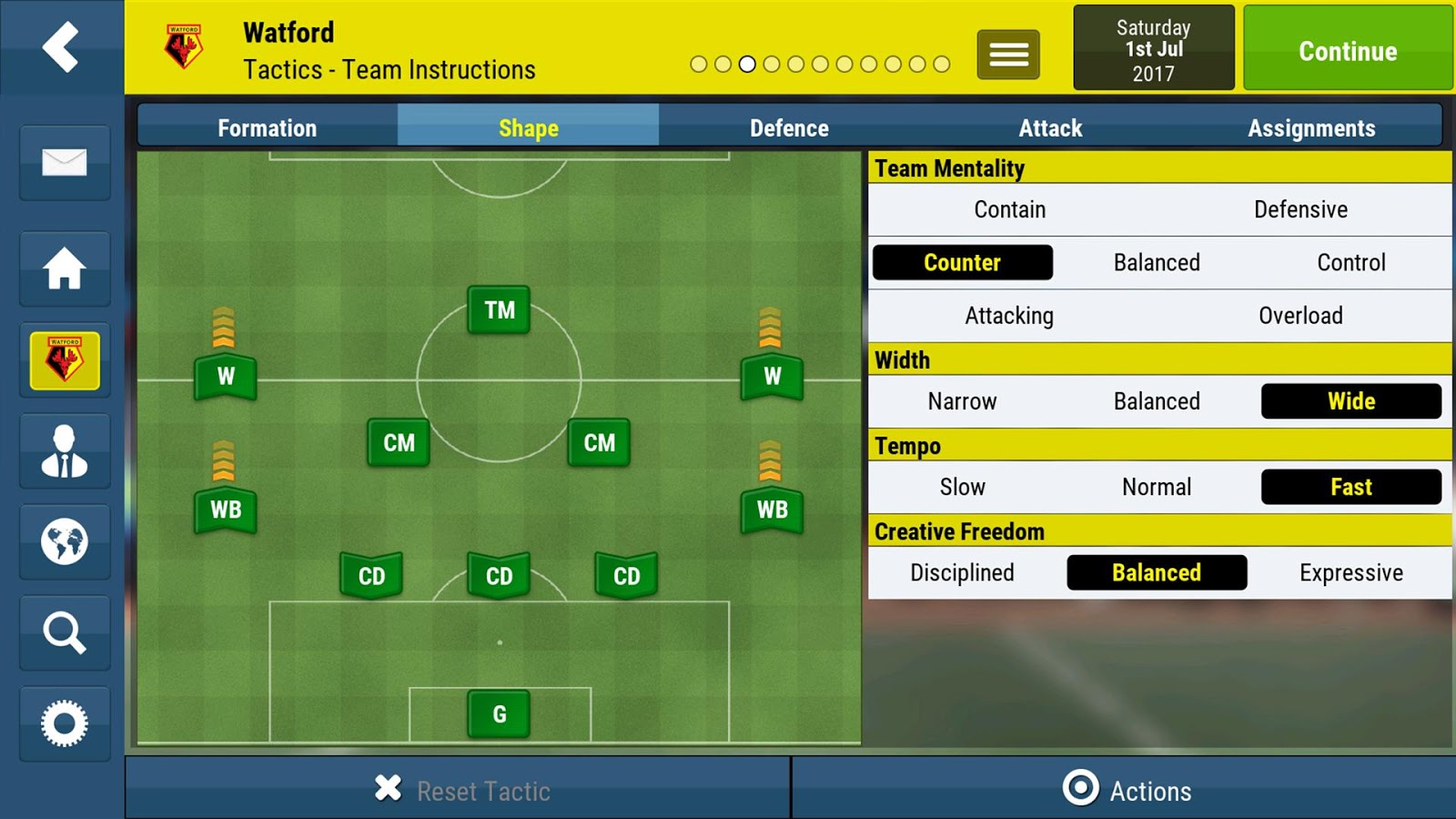Image resolution: width=1456 pixels, height=819 pixels.
Task: Show the Assignments tab
Action: point(1310,127)
